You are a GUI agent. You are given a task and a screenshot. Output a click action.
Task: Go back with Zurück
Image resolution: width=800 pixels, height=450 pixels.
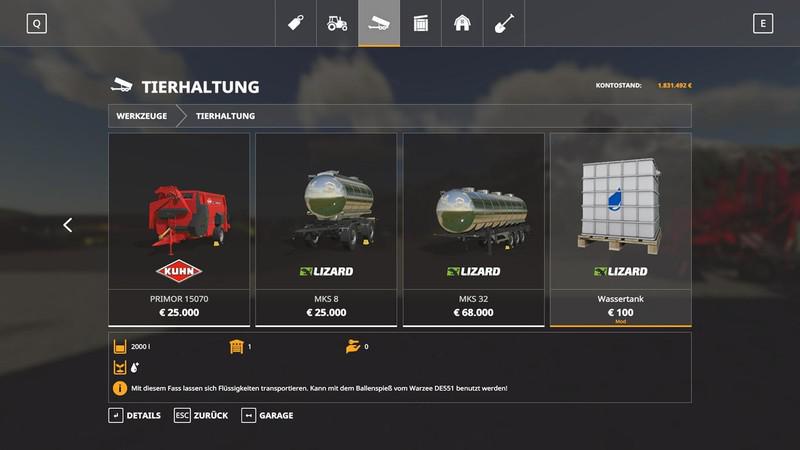[x=201, y=415]
